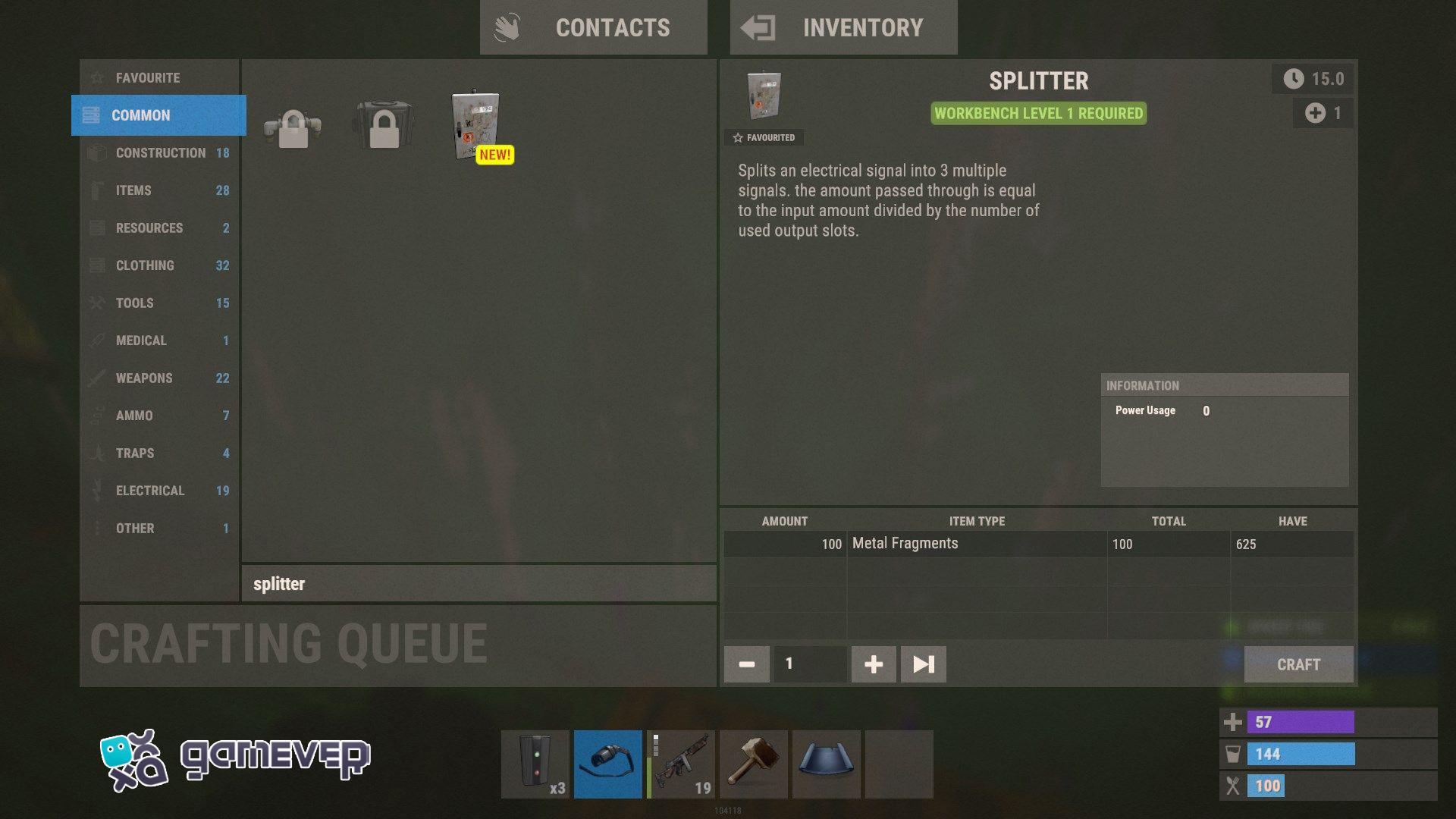Set craft amount to maximum
This screenshot has width=1456, height=819.
923,664
